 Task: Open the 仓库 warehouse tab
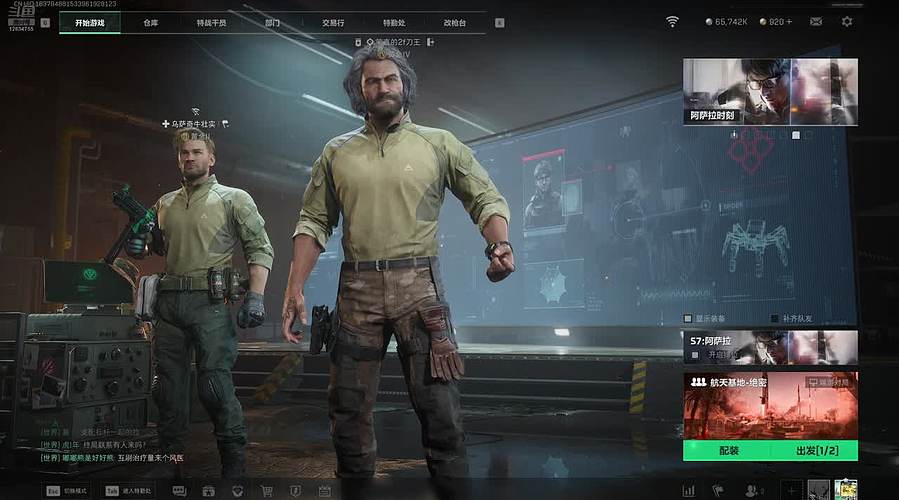pos(151,22)
